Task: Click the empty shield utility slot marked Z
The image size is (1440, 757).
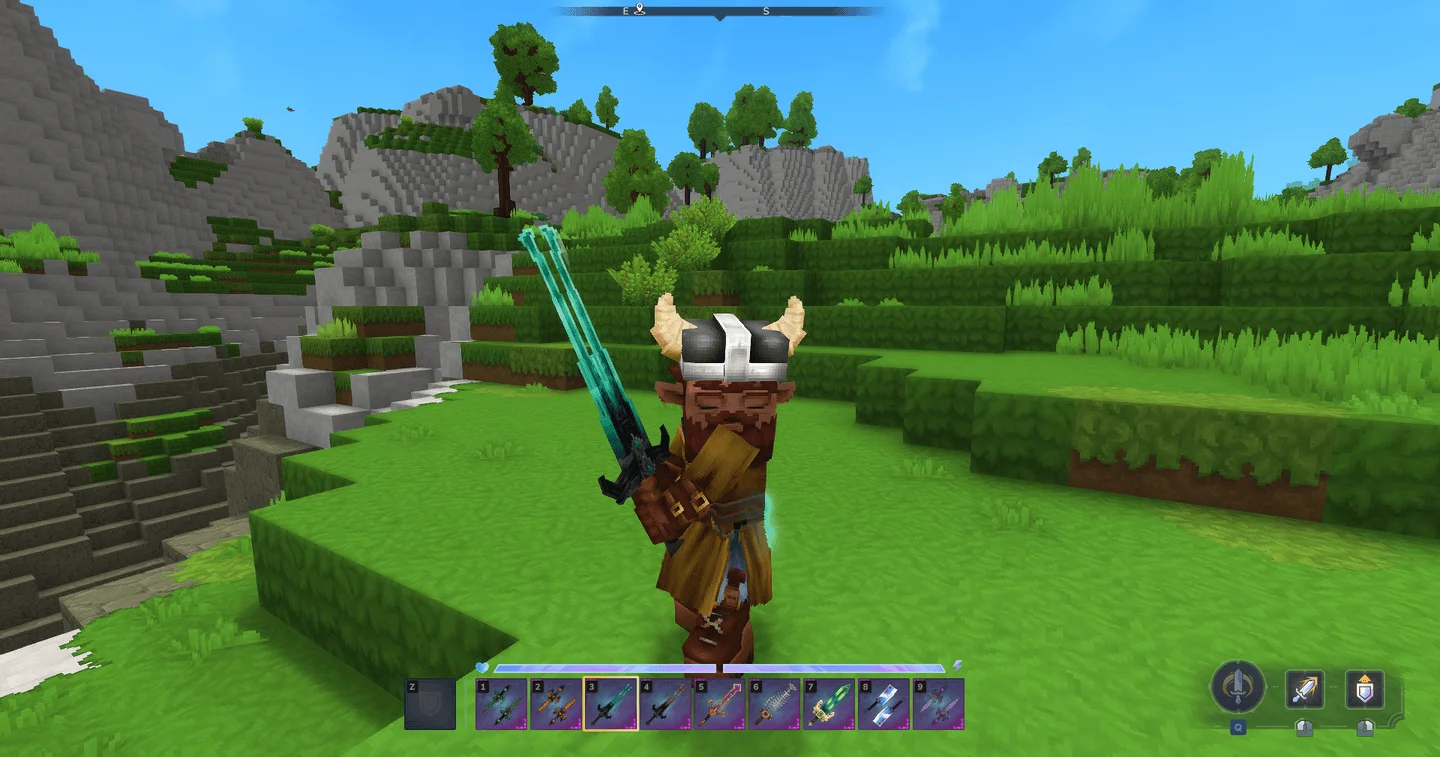Action: click(430, 704)
